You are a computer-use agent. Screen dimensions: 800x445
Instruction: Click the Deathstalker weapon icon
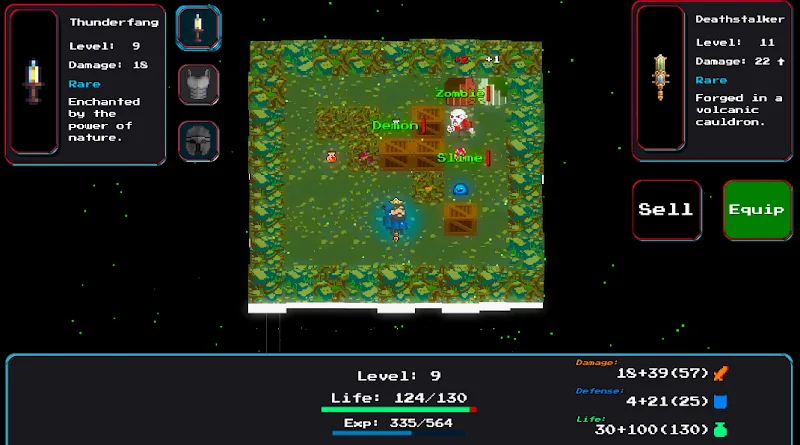click(x=660, y=77)
